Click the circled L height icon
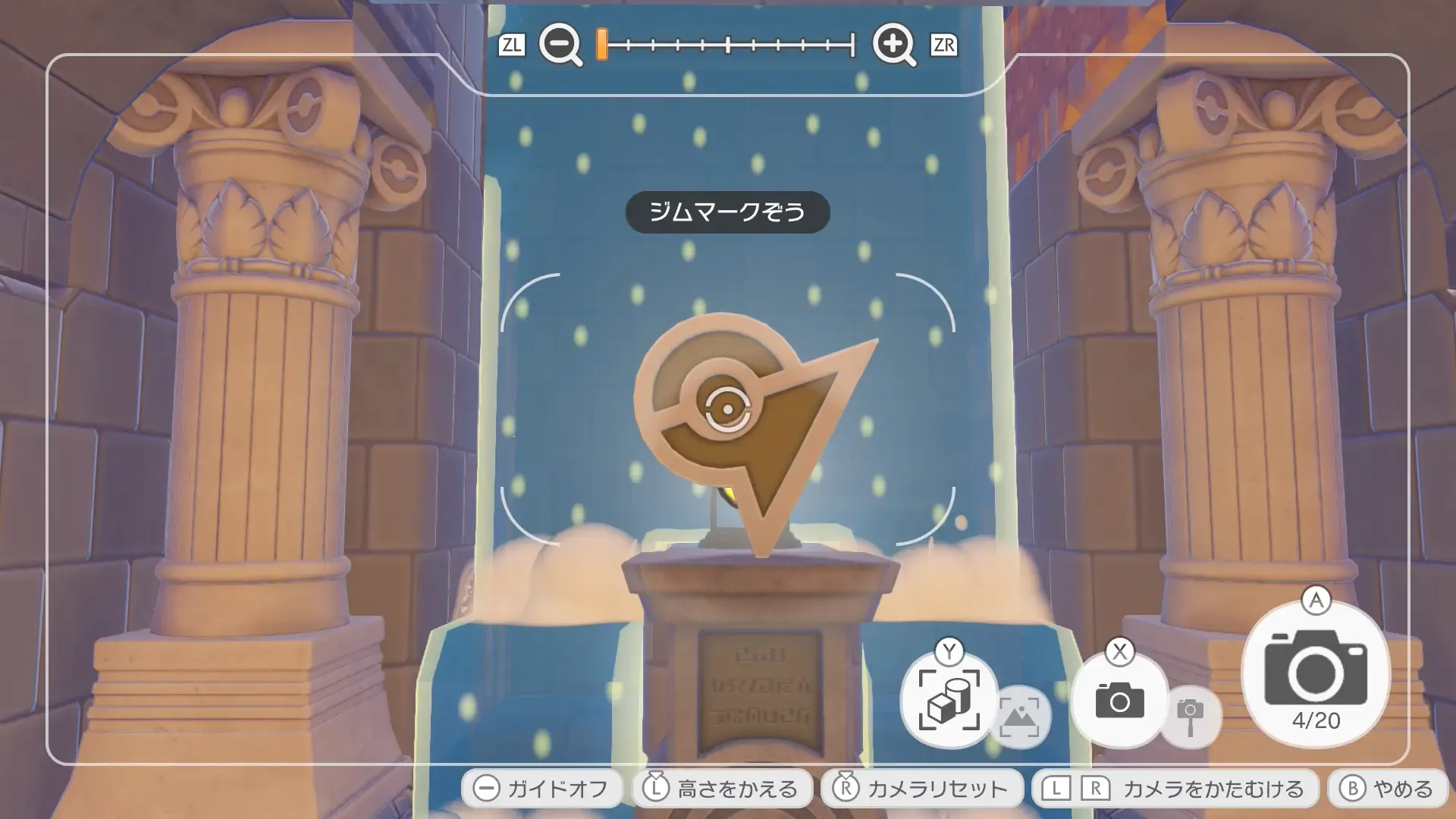 pos(654,789)
